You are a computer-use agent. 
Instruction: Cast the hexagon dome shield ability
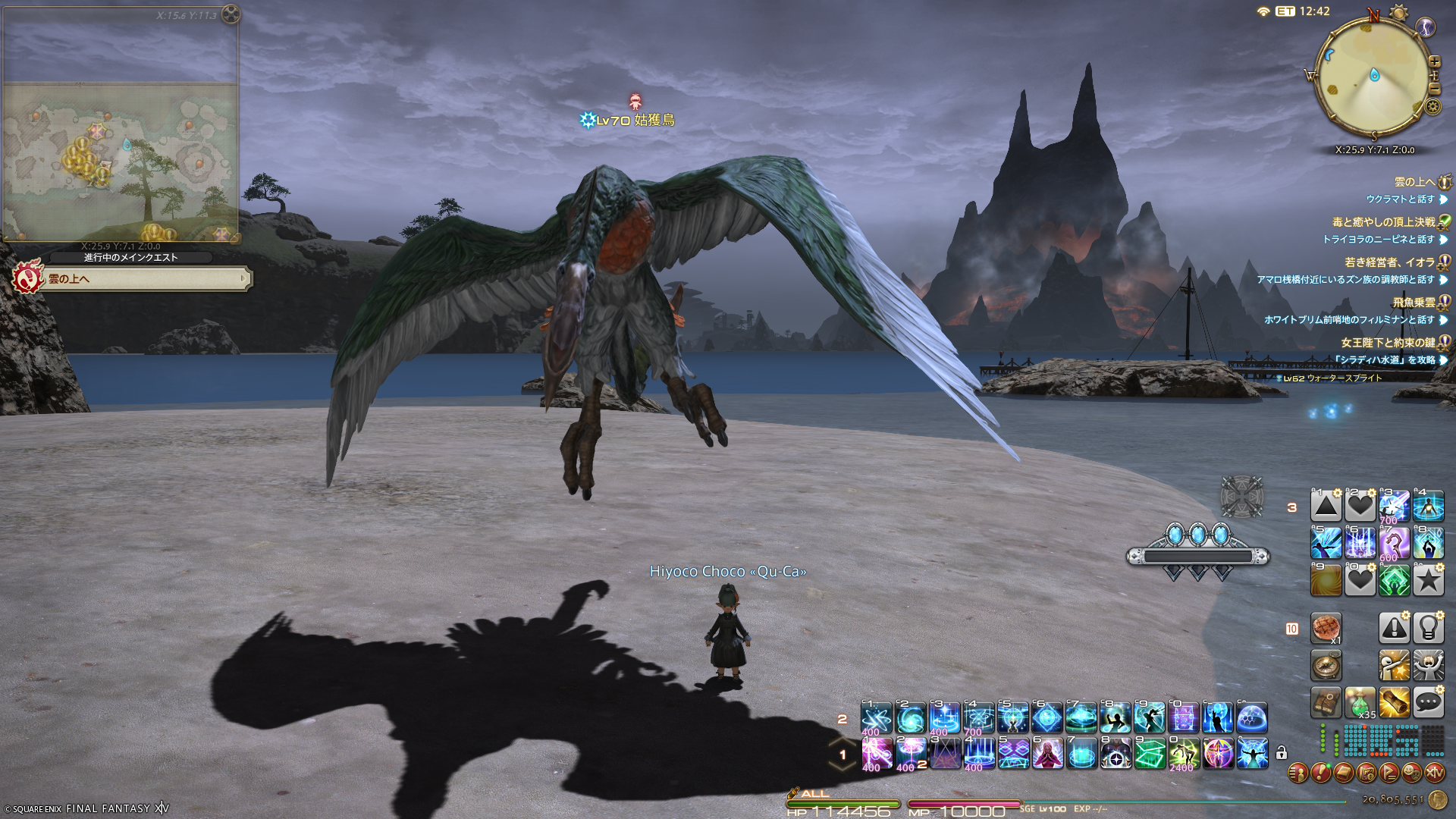(1252, 717)
